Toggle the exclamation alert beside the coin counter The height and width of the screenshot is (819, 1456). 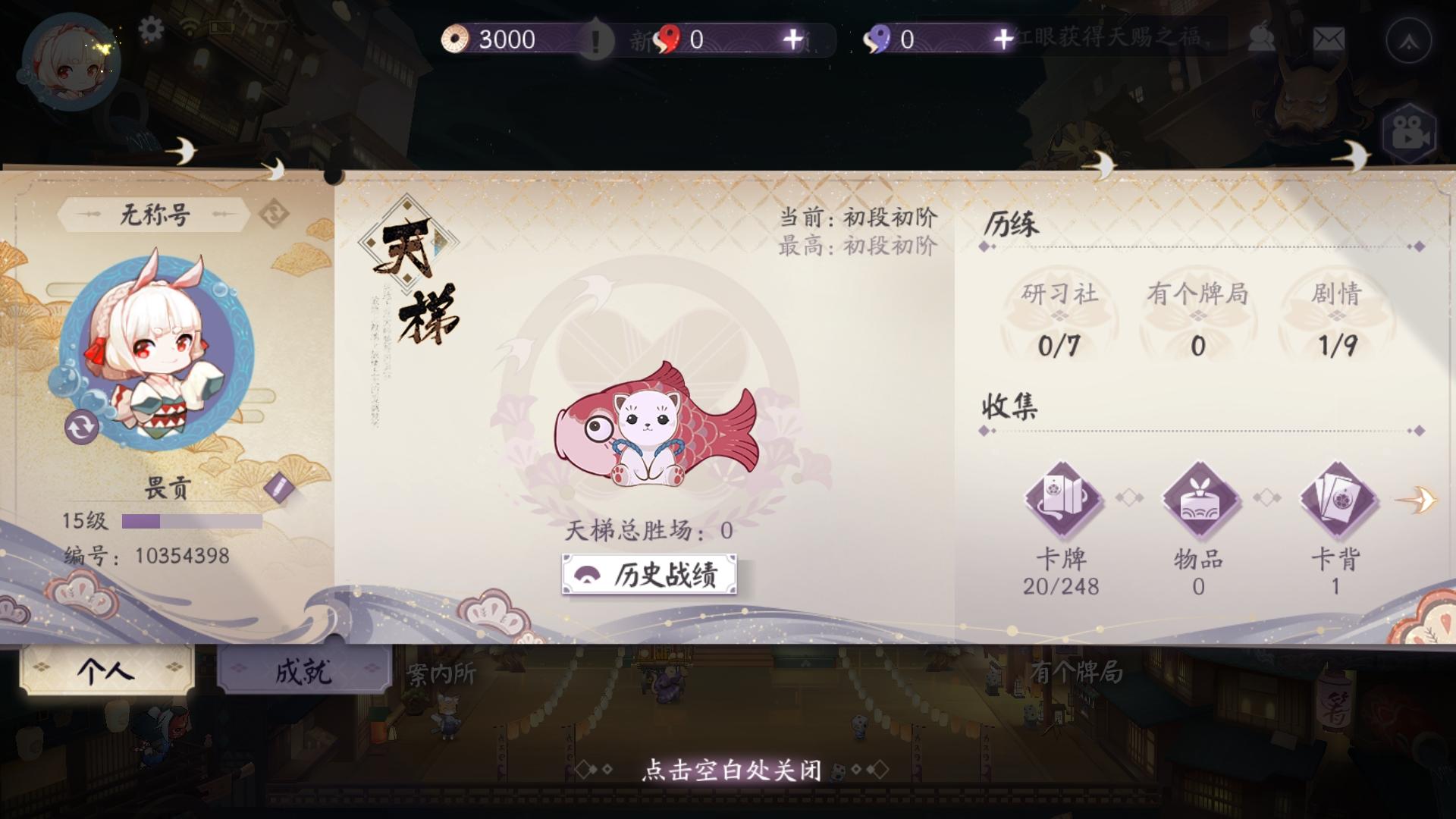(x=596, y=39)
